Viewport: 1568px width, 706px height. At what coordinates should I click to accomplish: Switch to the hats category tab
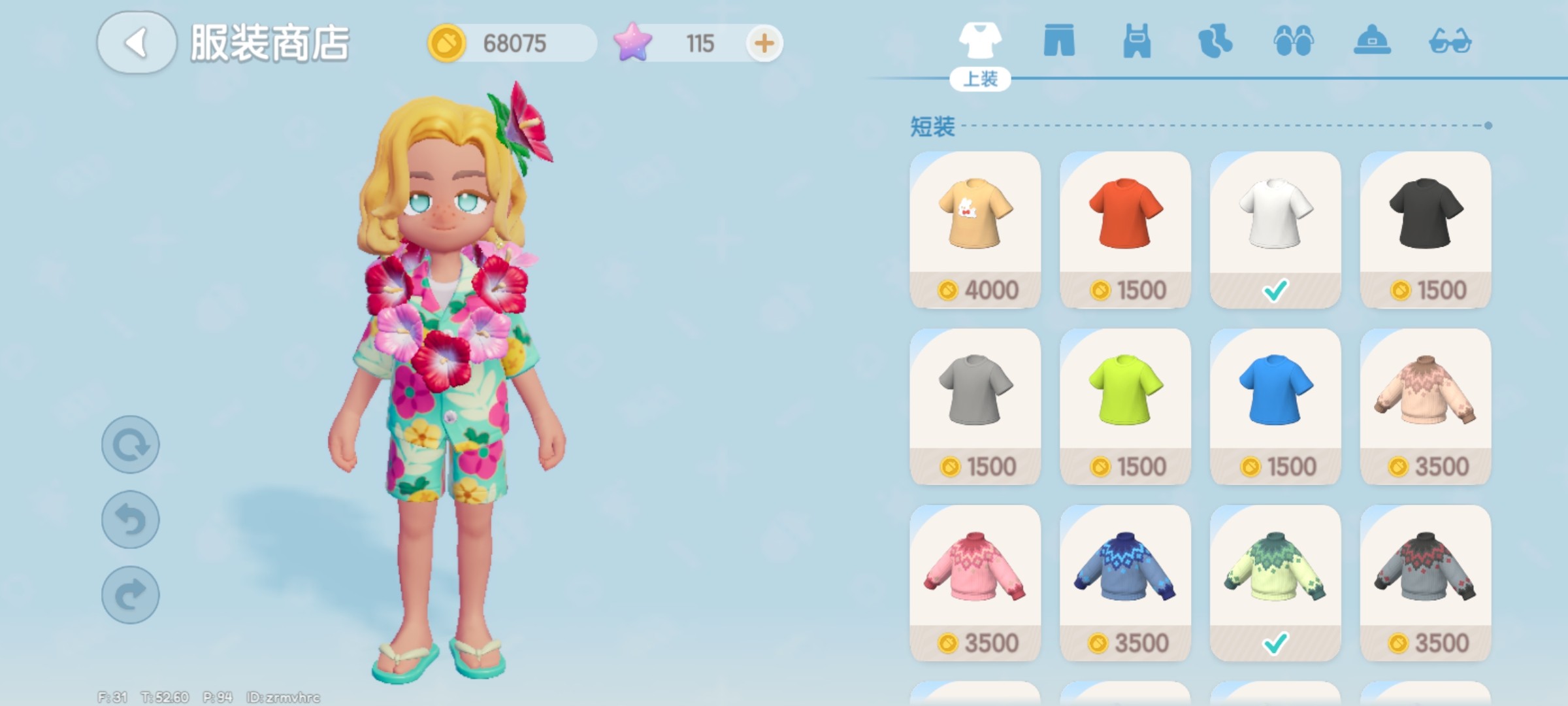pos(1371,41)
